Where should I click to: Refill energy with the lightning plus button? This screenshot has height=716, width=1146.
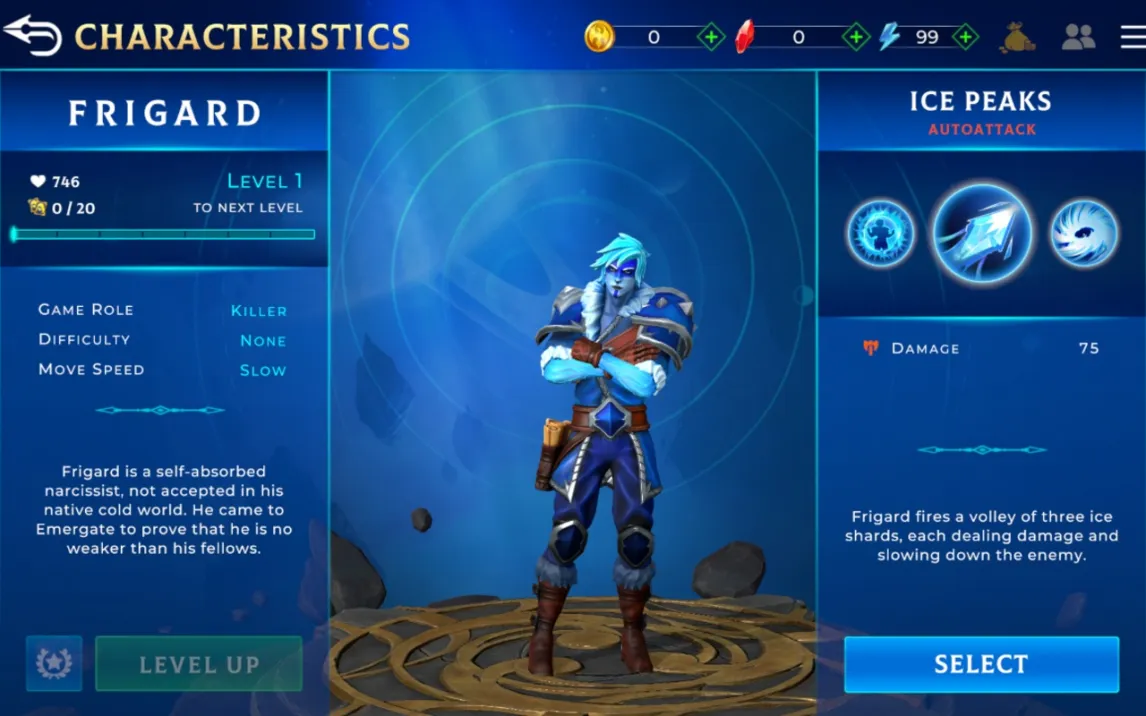(965, 38)
